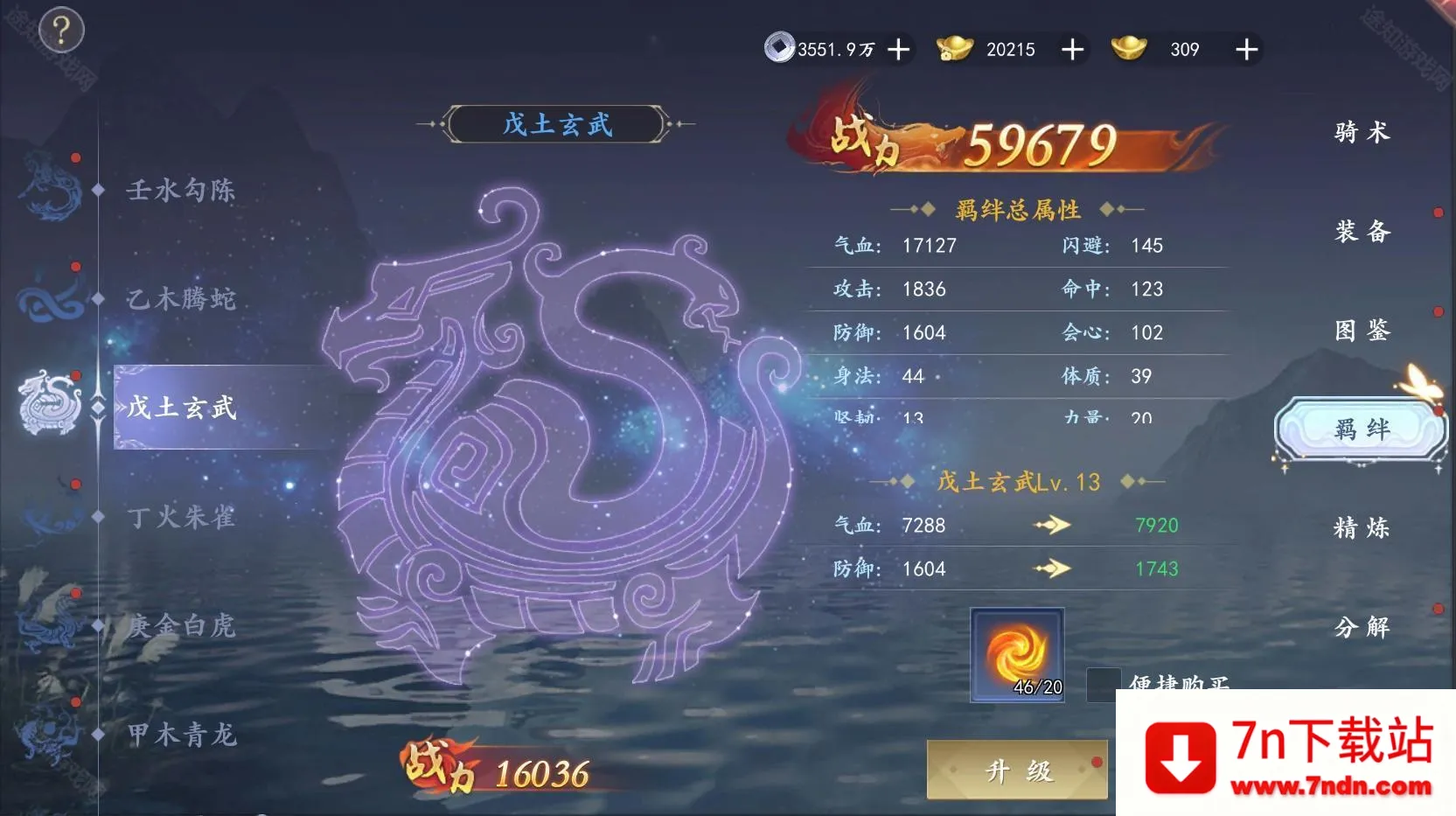Open the question mark help button
1456x816 pixels.
point(60,31)
